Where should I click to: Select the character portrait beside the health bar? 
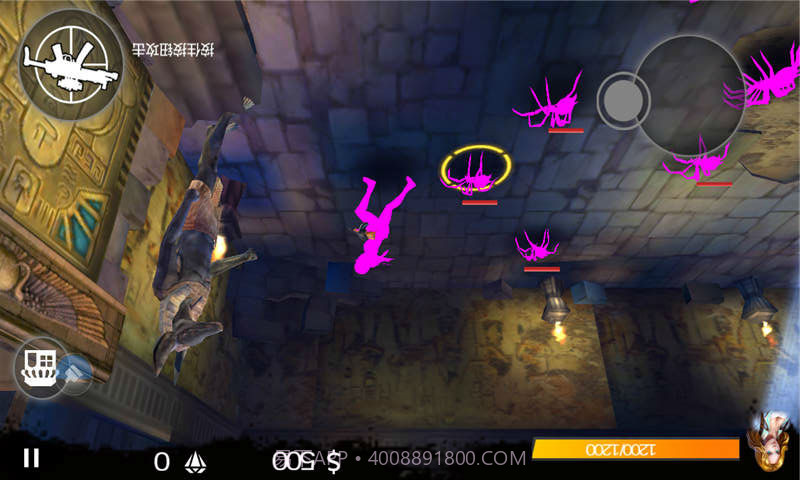(x=772, y=439)
